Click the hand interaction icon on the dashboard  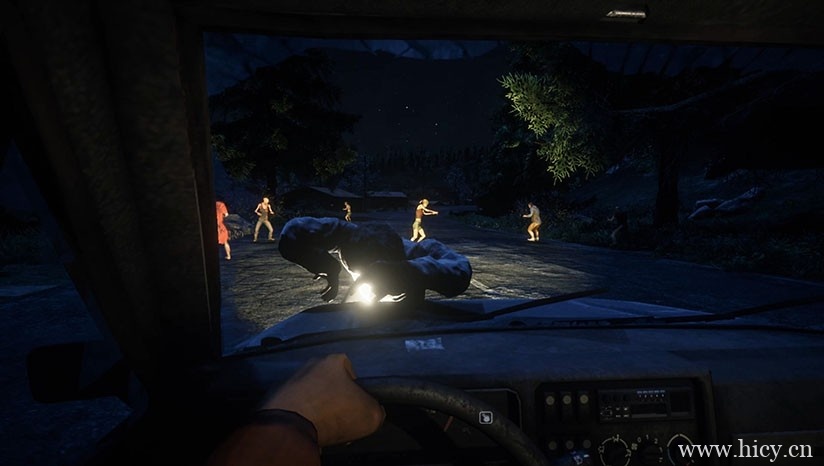[x=486, y=417]
